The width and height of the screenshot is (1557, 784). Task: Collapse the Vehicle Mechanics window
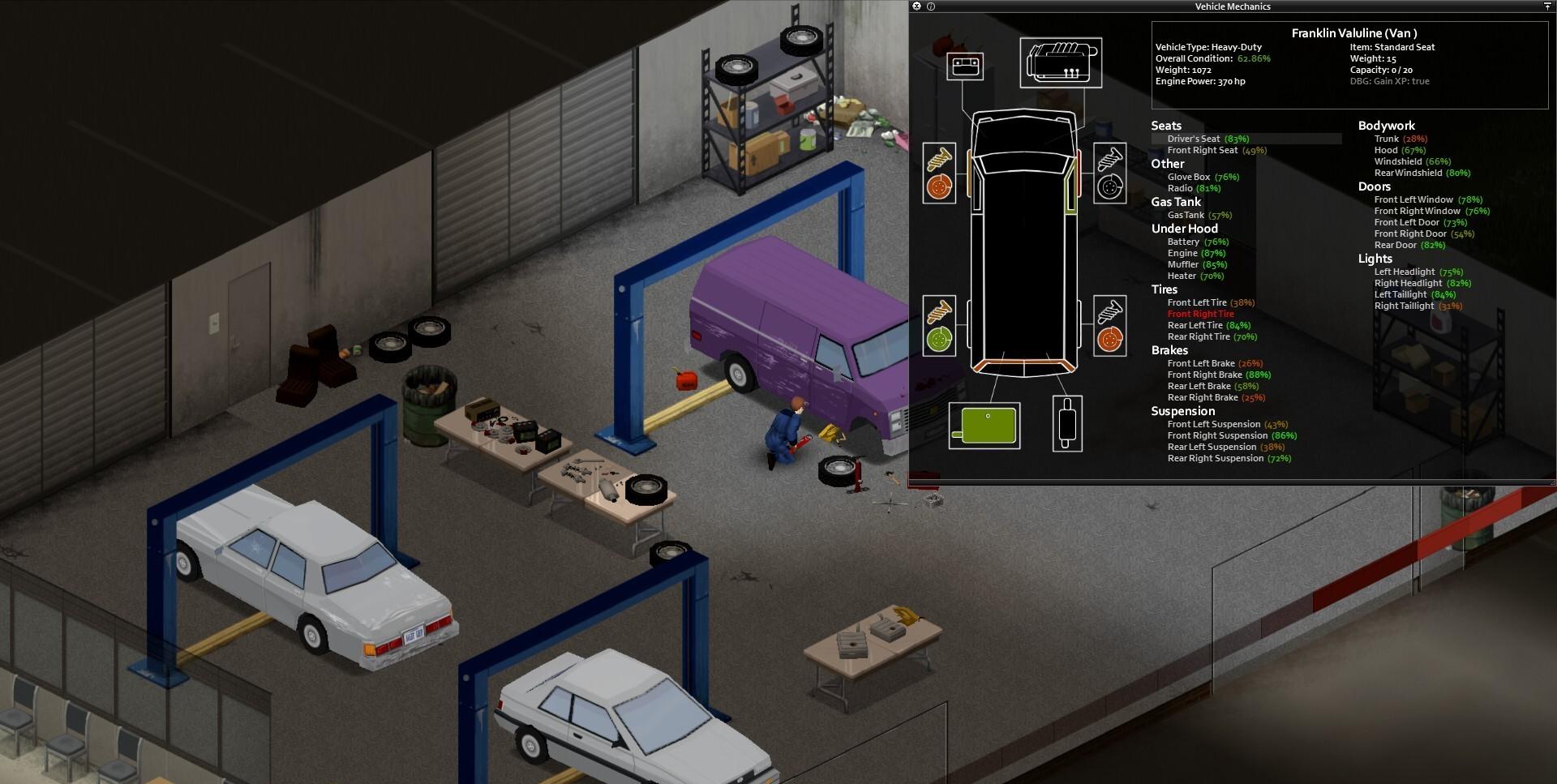(x=1547, y=6)
